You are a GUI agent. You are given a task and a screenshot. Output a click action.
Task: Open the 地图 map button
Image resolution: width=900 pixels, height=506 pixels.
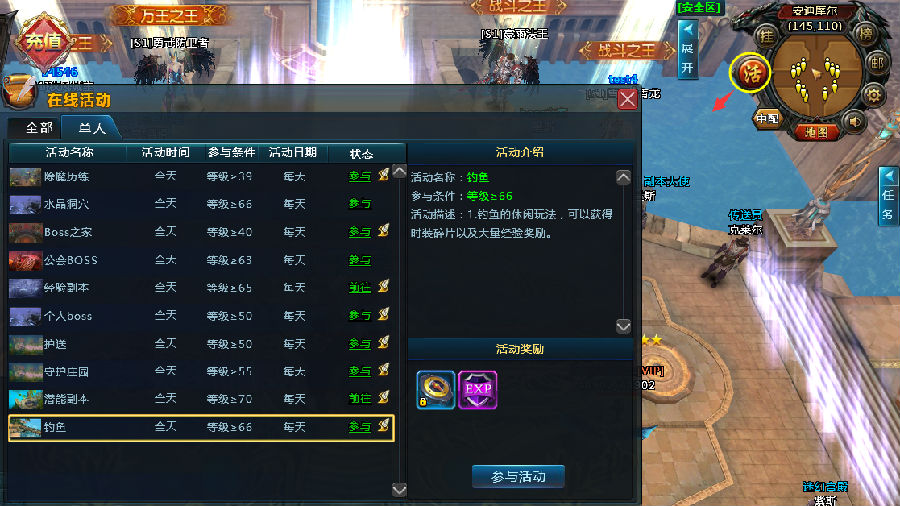click(x=816, y=131)
